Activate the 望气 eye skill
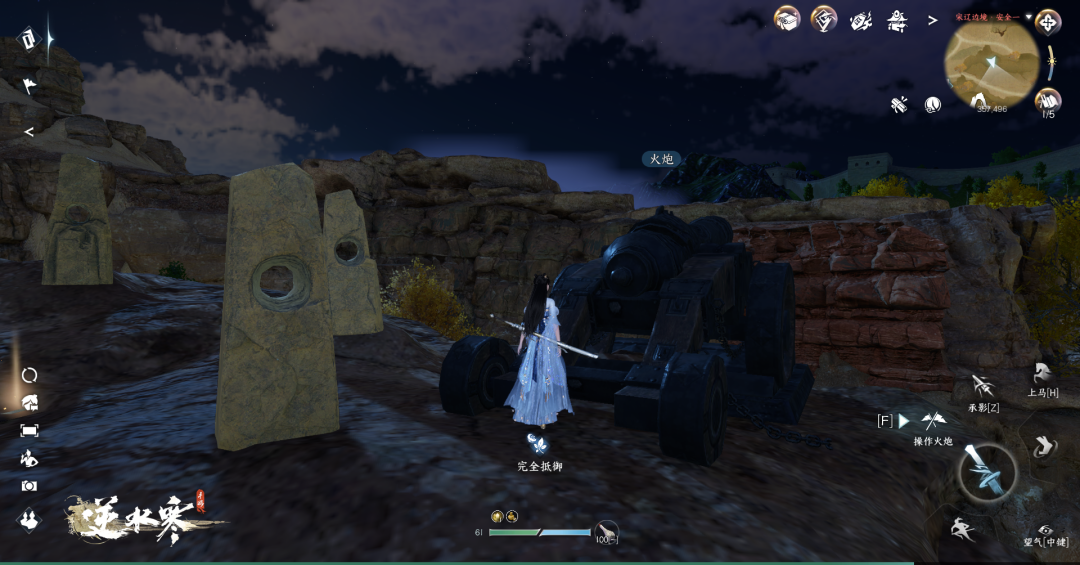Image resolution: width=1080 pixels, height=565 pixels. click(1046, 530)
